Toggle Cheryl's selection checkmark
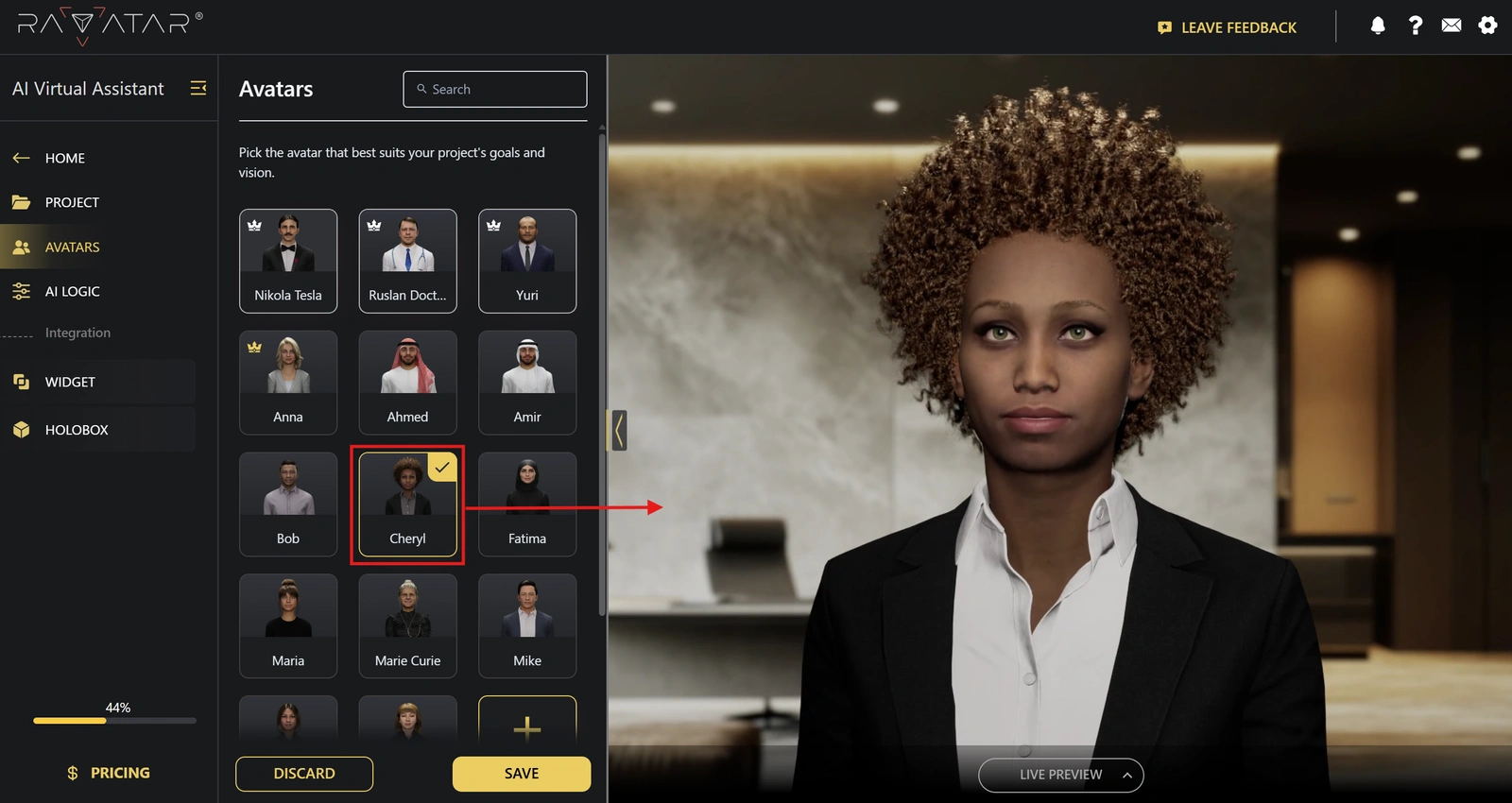The height and width of the screenshot is (803, 1512). 443,466
